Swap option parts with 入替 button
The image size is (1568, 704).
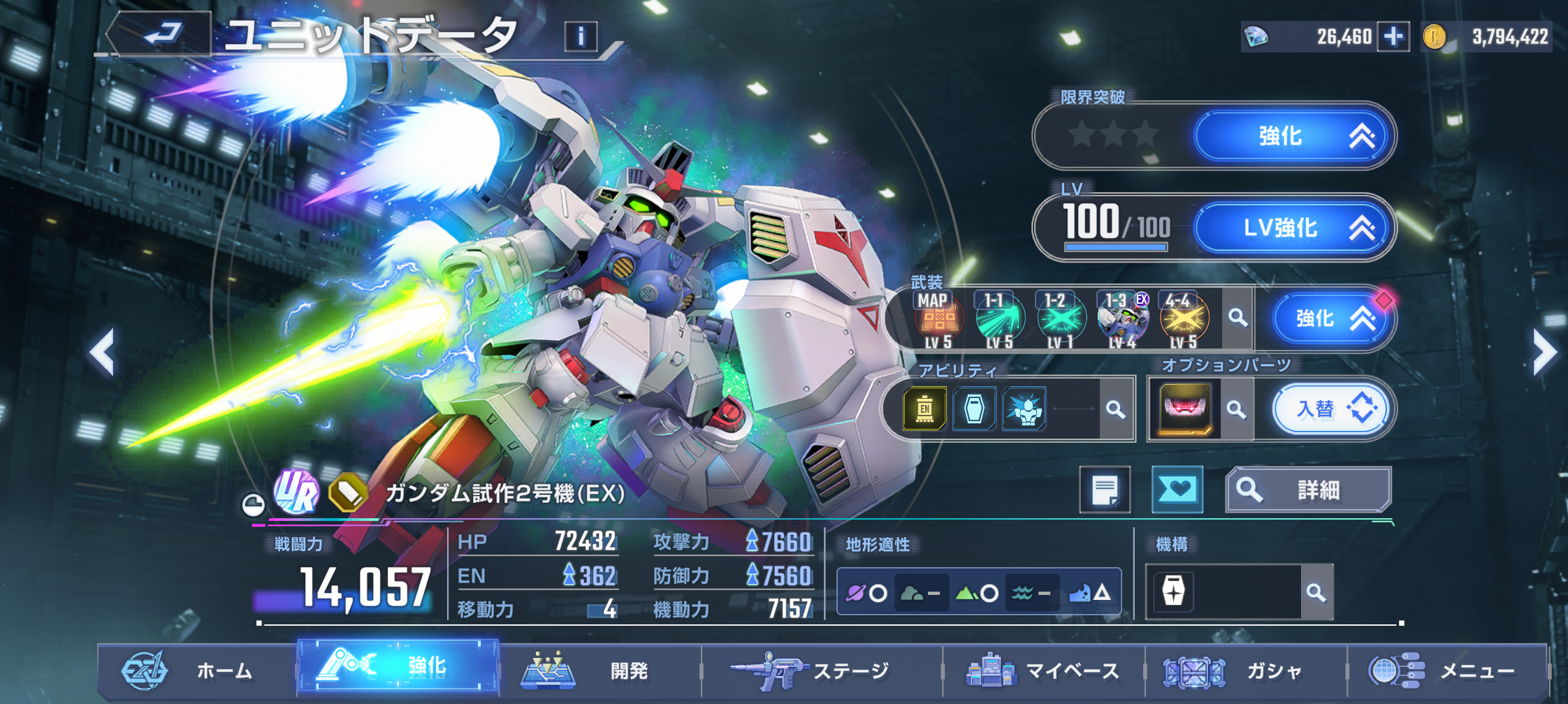tap(1330, 409)
